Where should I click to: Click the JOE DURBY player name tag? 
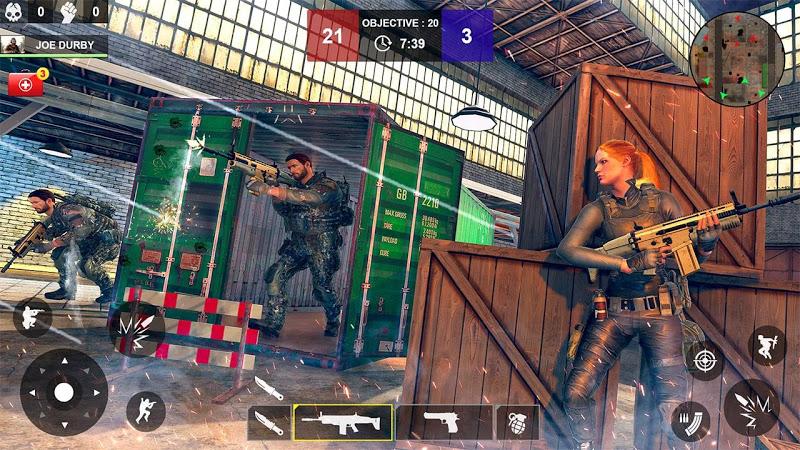(x=54, y=44)
